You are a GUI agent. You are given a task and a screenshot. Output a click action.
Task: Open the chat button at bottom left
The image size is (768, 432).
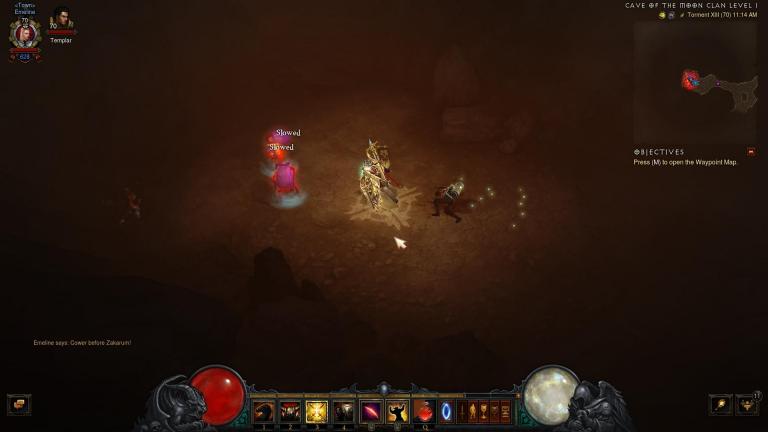click(x=19, y=404)
